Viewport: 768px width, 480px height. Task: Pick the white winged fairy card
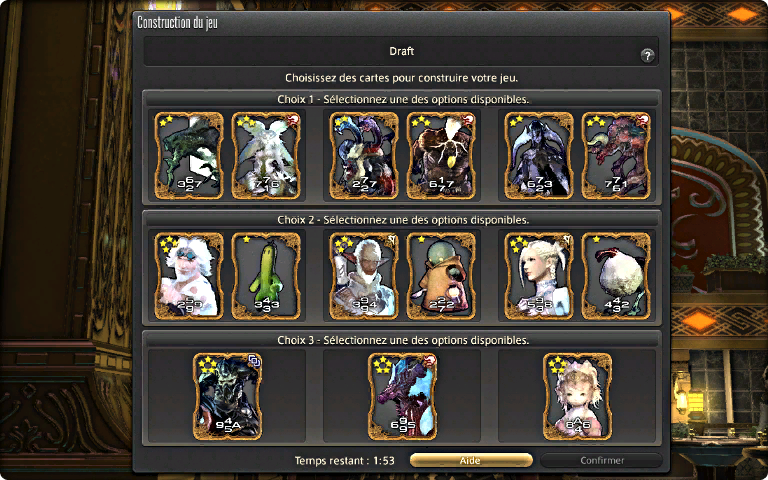(265, 155)
